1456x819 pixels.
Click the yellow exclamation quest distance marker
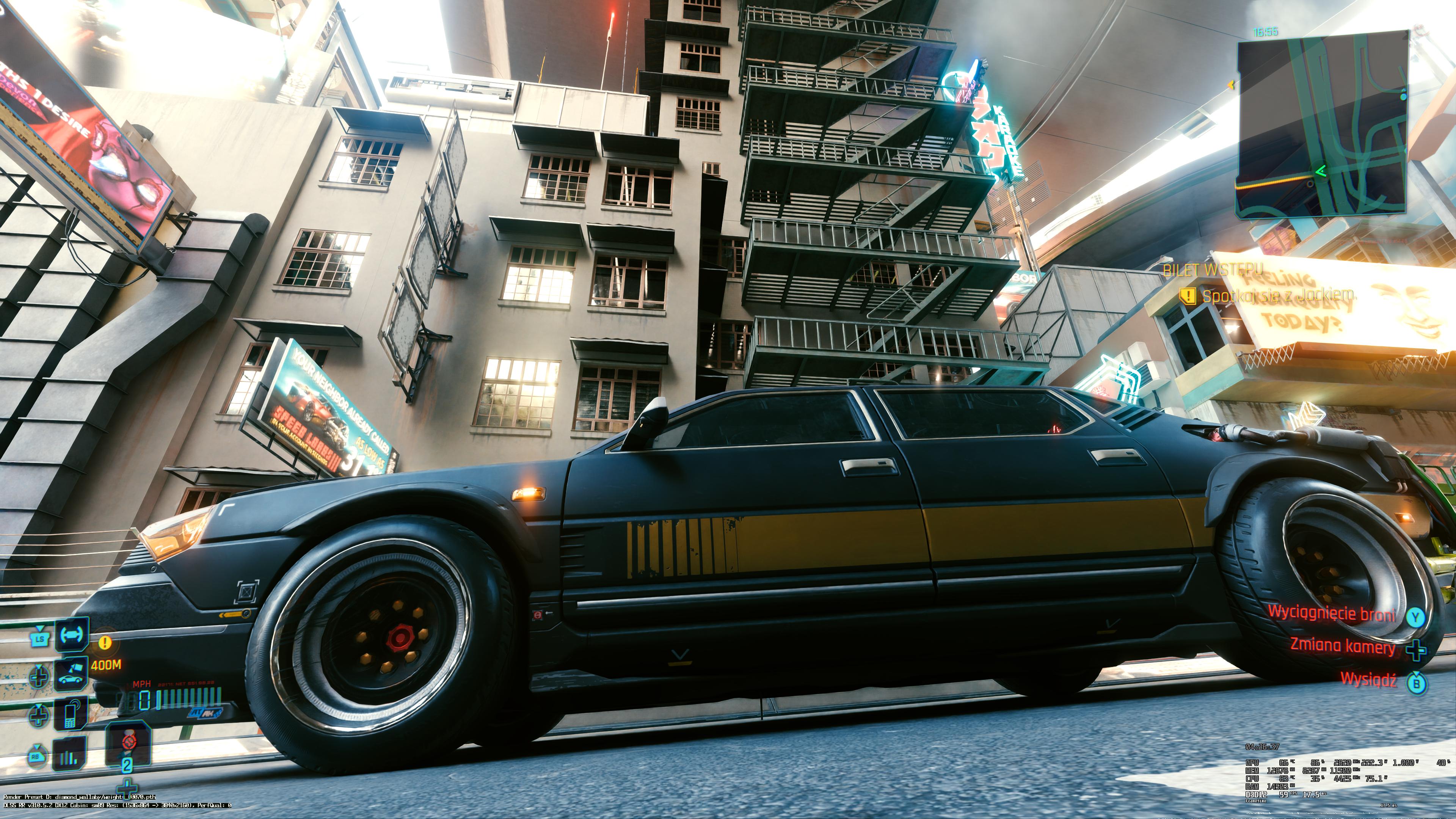[105, 643]
